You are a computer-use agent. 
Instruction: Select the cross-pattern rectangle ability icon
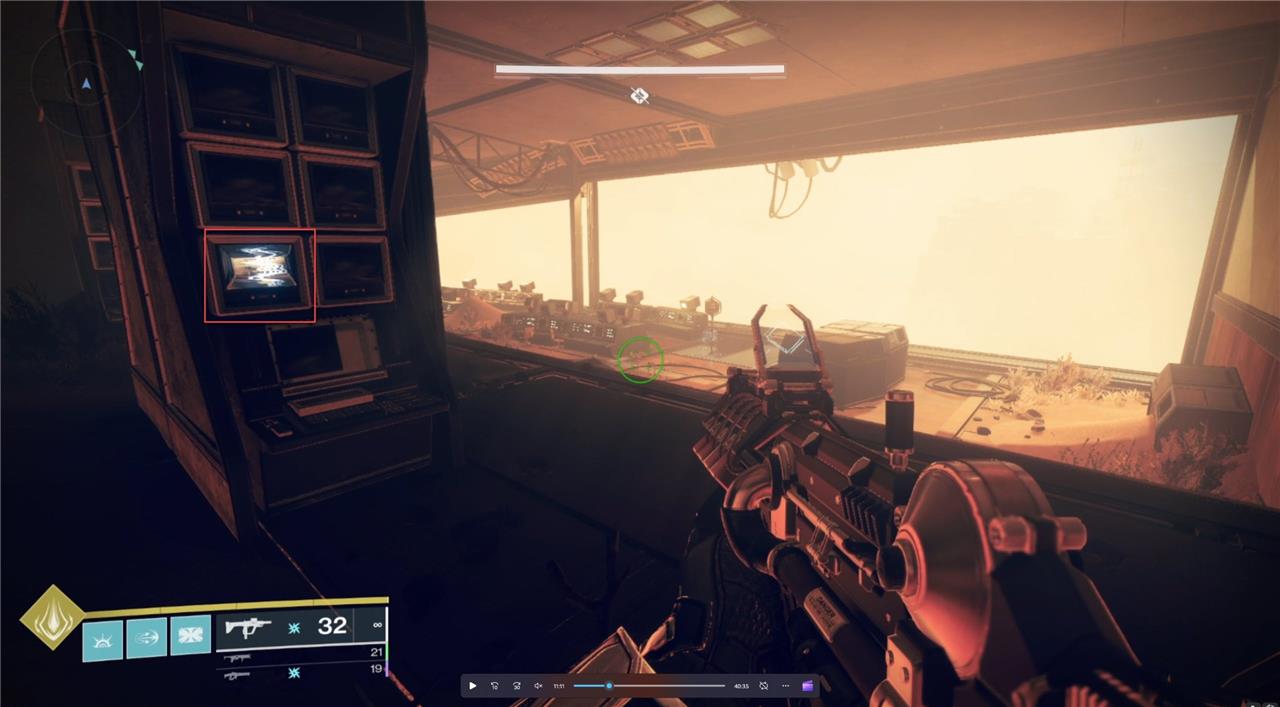point(190,636)
